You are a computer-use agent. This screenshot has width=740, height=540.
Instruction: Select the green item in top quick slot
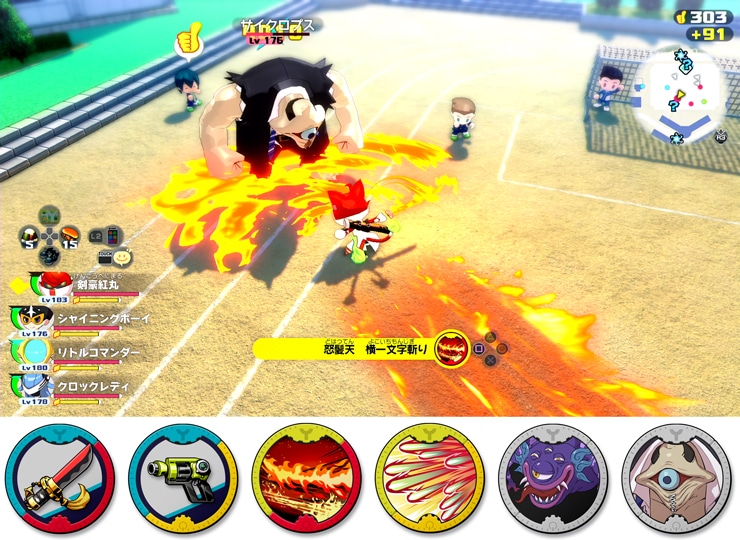tap(49, 217)
